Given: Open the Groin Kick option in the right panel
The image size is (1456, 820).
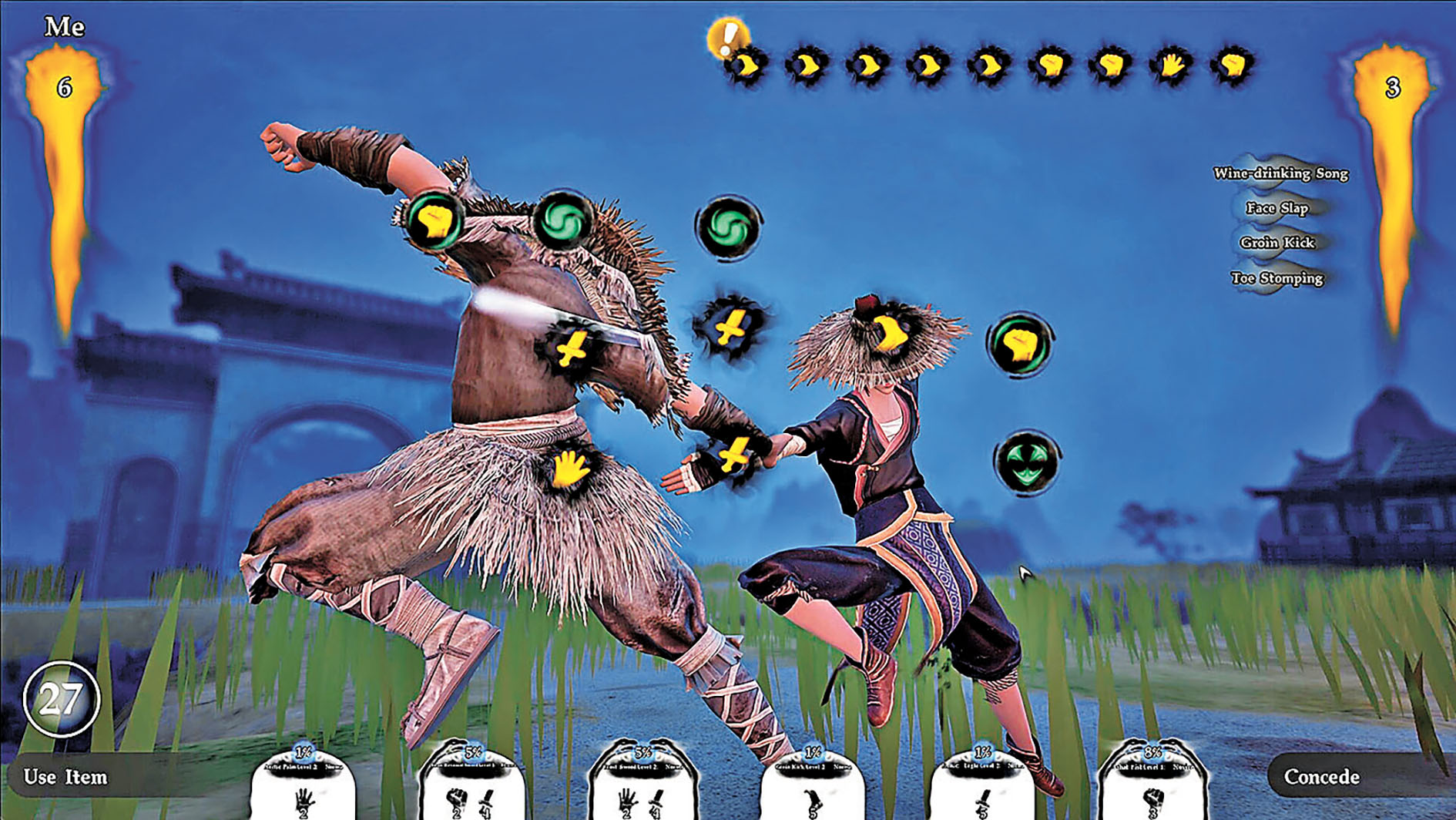Looking at the screenshot, I should (x=1280, y=242).
